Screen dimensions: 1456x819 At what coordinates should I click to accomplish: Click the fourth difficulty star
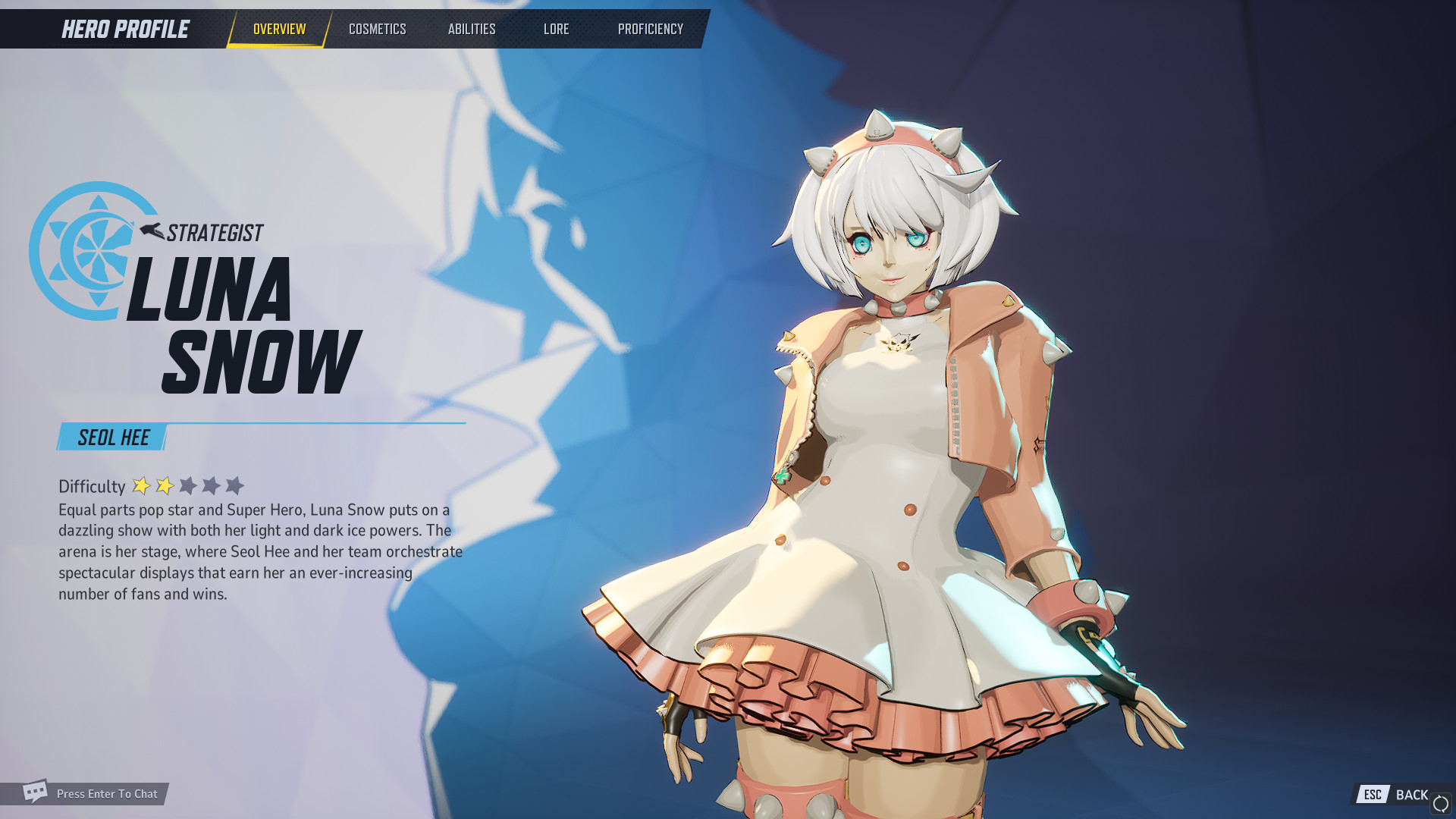(x=212, y=485)
